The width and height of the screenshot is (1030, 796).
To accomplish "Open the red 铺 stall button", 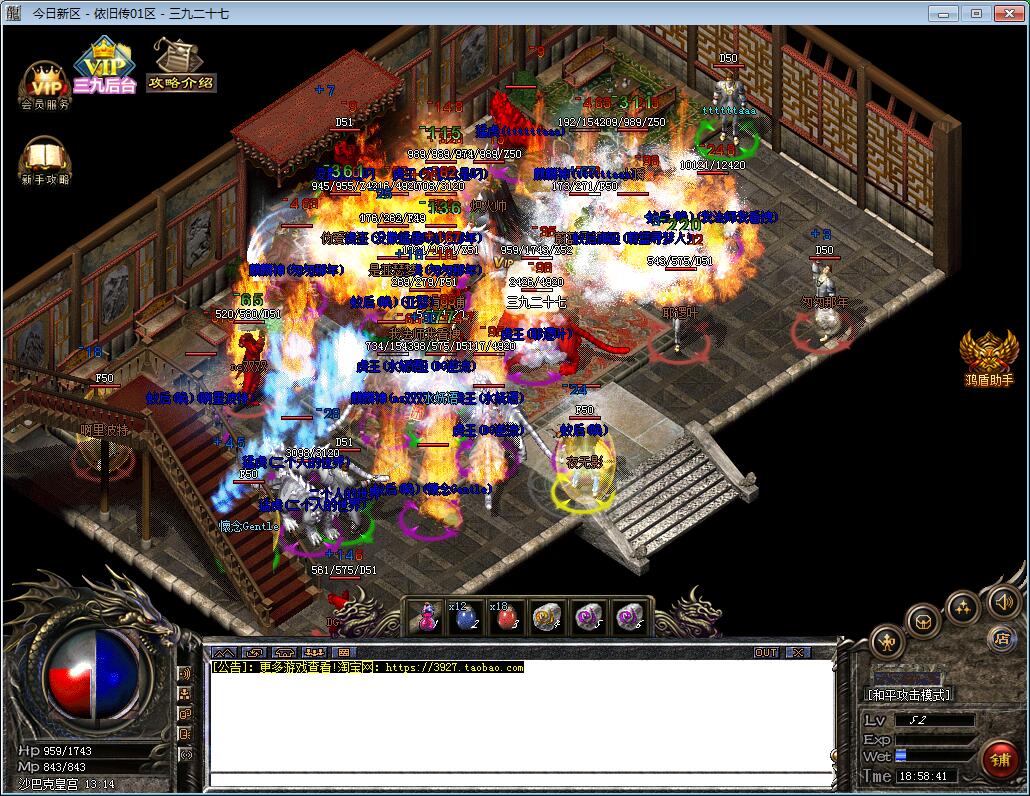I will (999, 760).
